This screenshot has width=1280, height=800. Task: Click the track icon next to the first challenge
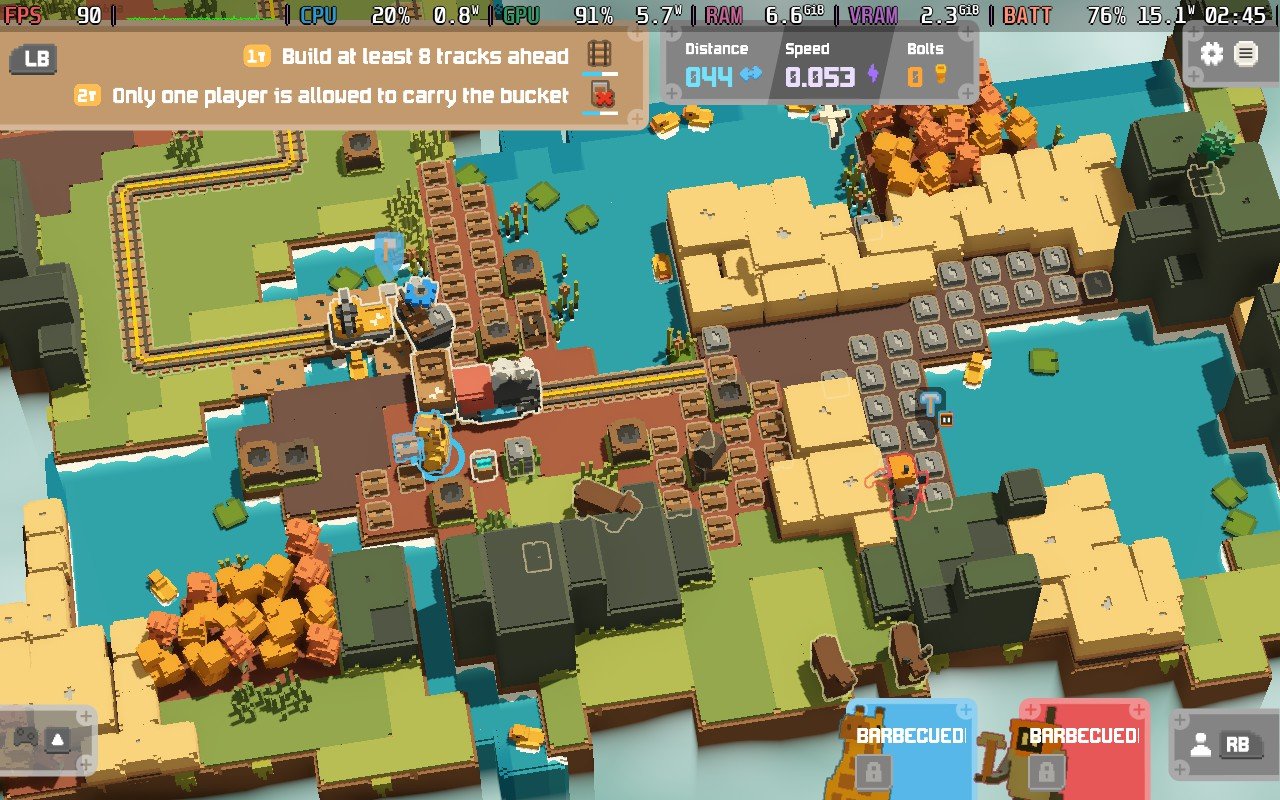tap(598, 52)
